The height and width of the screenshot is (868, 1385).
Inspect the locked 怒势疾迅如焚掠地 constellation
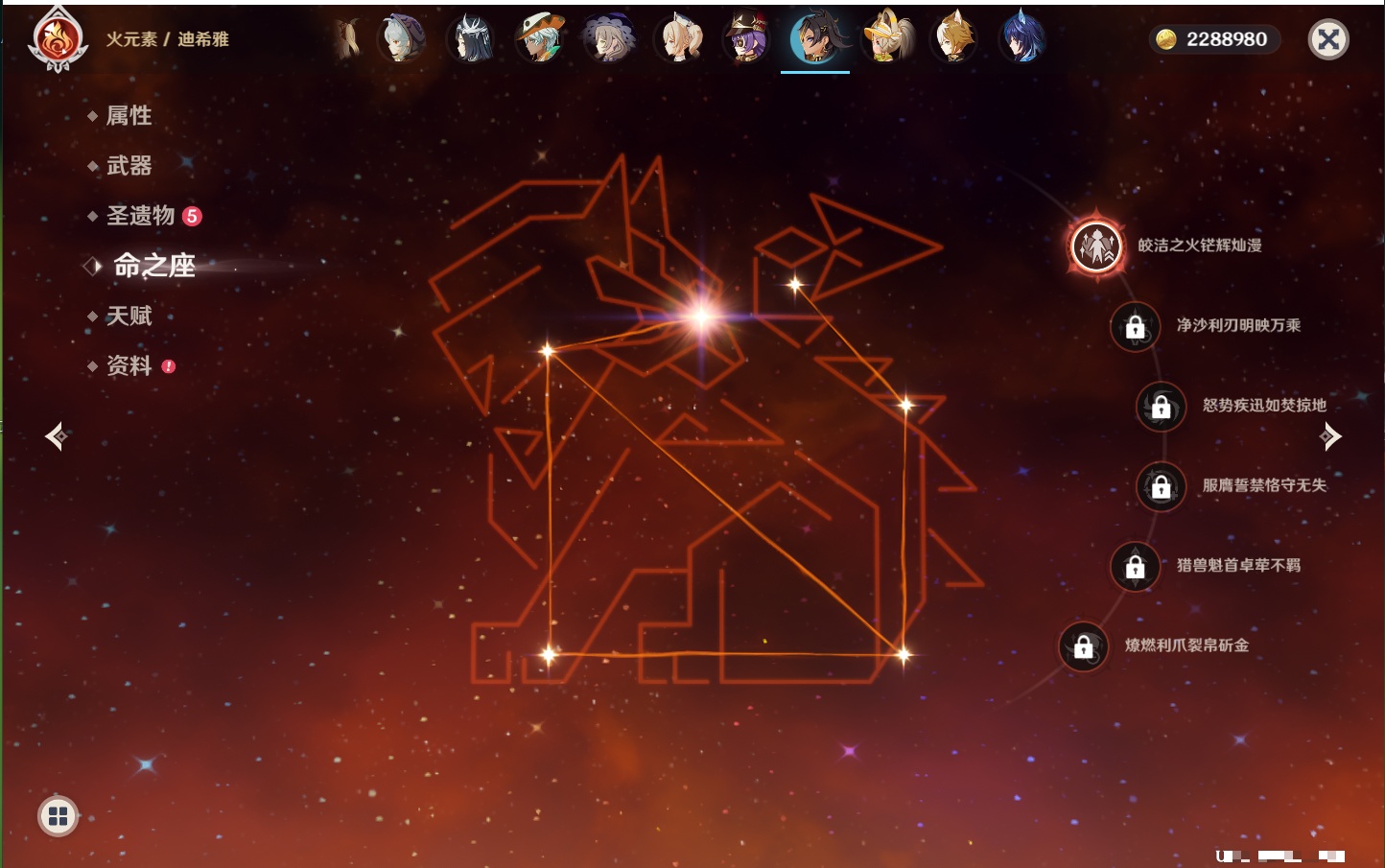pyautogui.click(x=1161, y=406)
